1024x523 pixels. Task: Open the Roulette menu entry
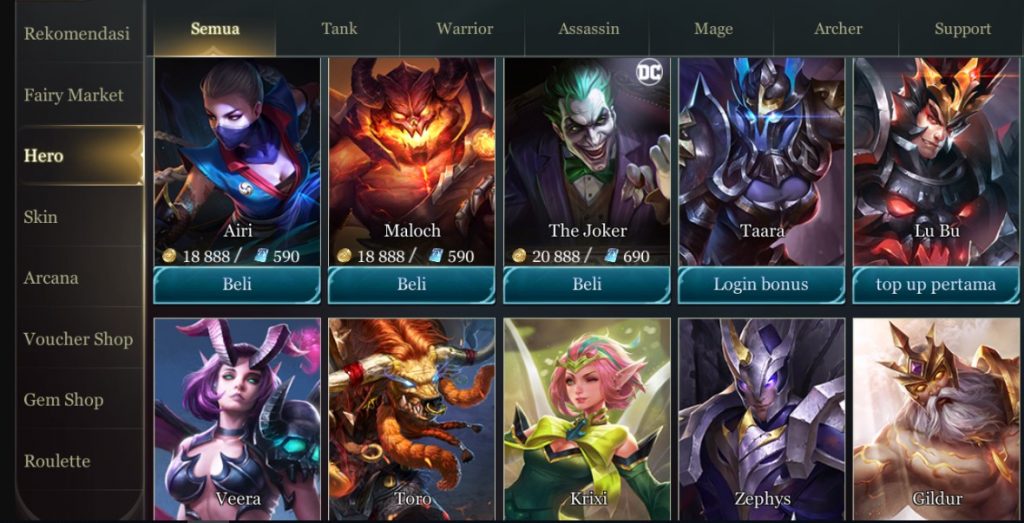tap(57, 461)
